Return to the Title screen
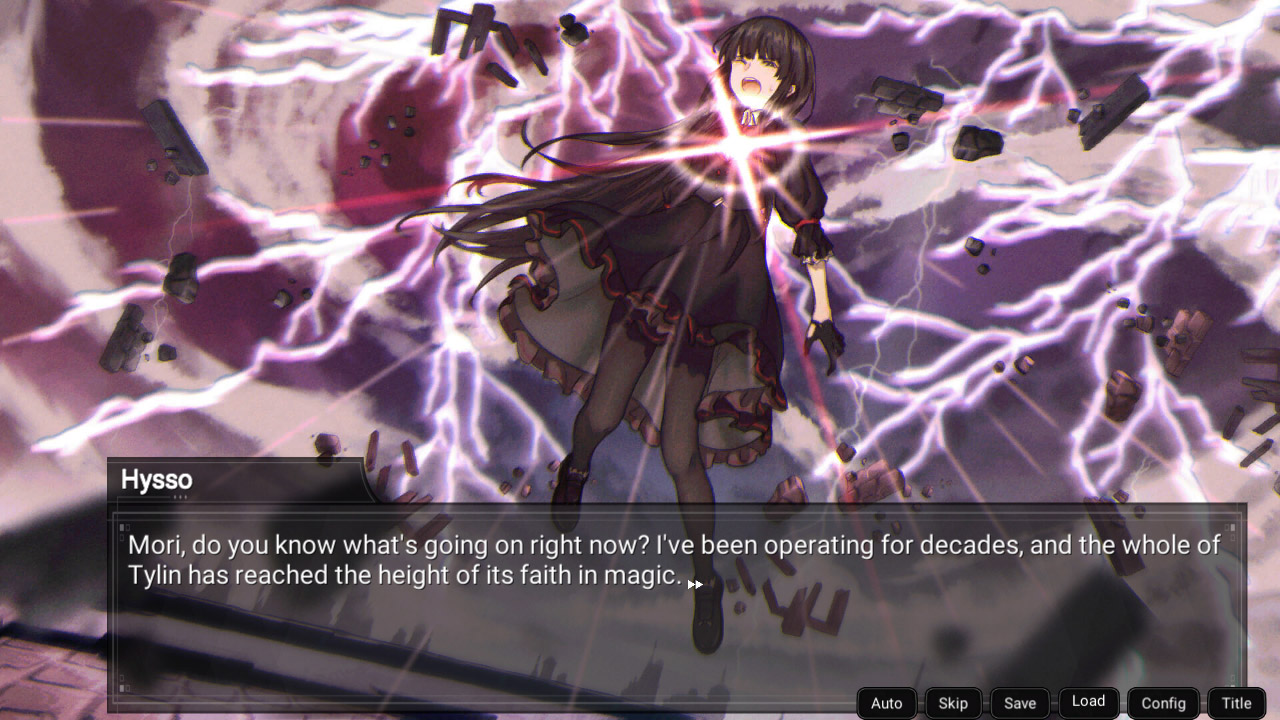This screenshot has height=720, width=1280. (x=1235, y=702)
